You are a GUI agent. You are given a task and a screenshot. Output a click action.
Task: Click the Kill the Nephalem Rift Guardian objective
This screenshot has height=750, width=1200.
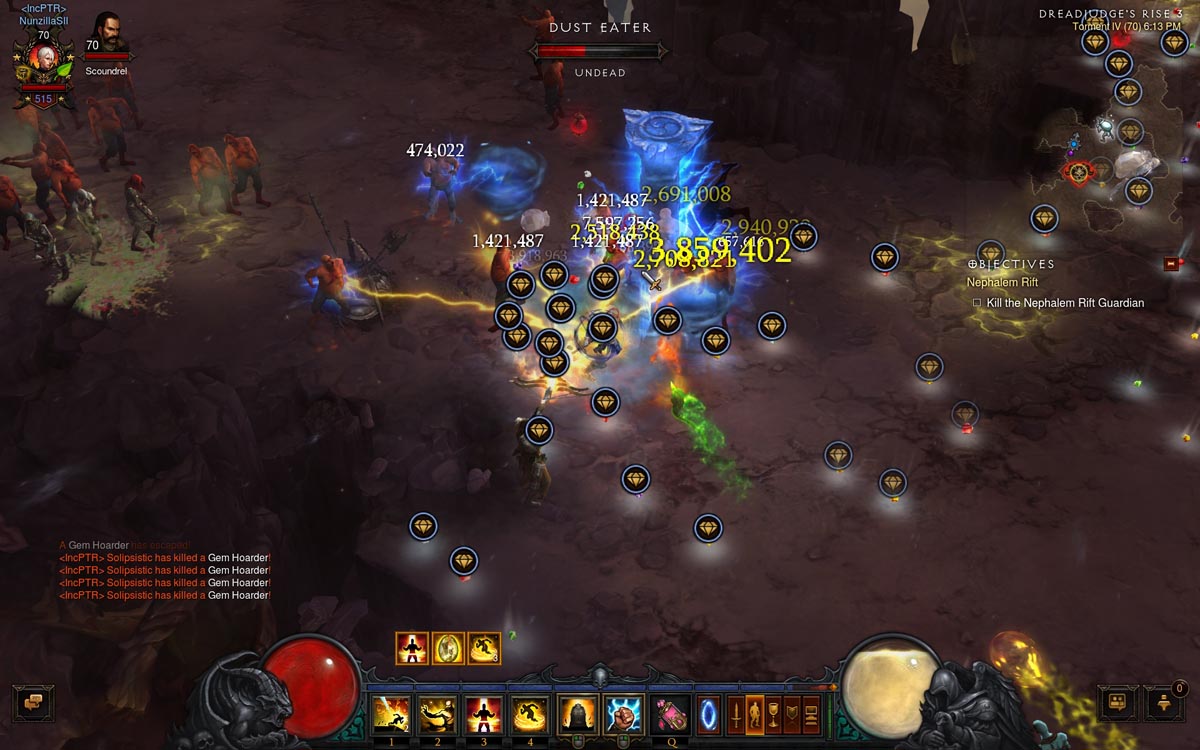[1064, 303]
